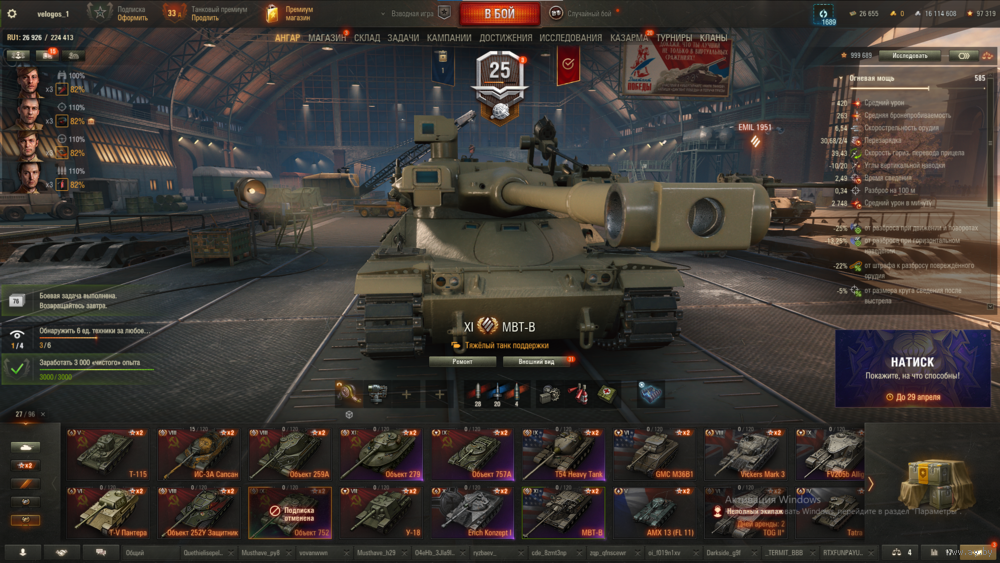Open the Случайный бой battle mode dropdown
1000x563 pixels.
pos(589,14)
